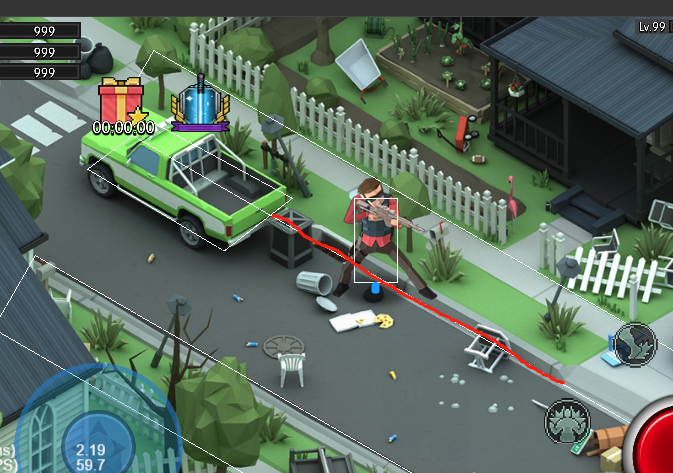
Task: Activate the spiked claw skill icon
Action: [x=566, y=421]
